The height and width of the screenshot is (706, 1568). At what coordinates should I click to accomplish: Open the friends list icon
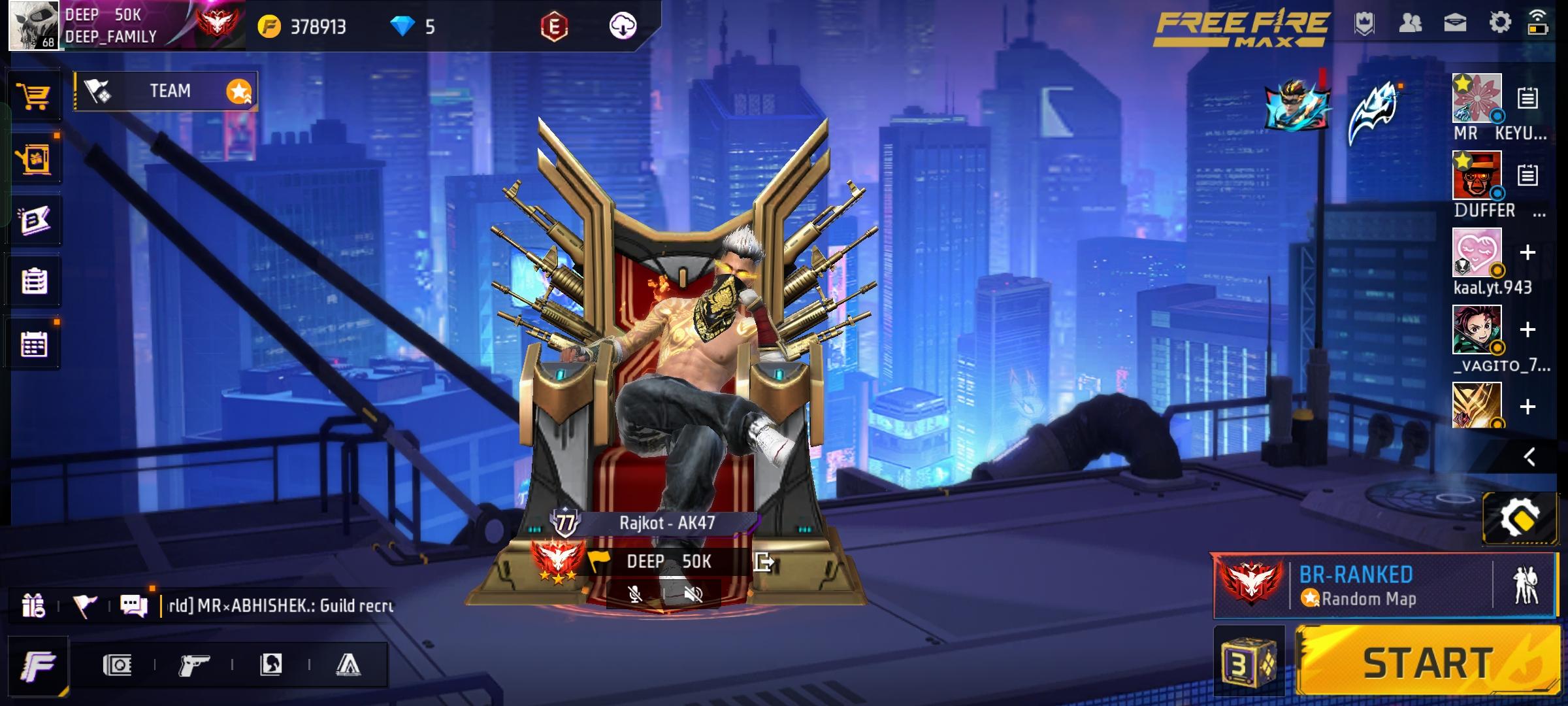pyautogui.click(x=1411, y=24)
